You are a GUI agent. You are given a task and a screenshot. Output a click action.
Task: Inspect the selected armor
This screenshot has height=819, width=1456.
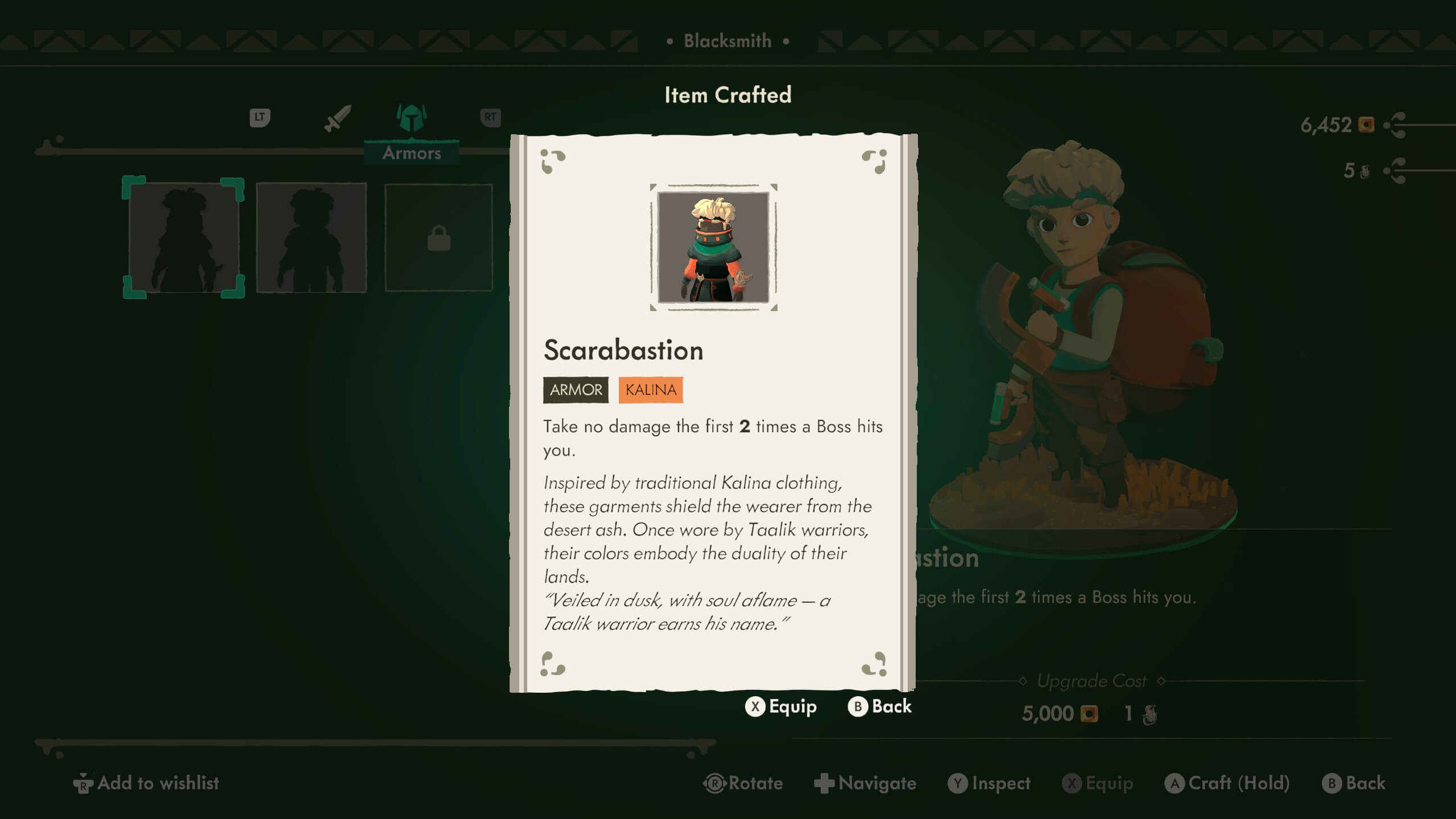pyautogui.click(x=989, y=783)
